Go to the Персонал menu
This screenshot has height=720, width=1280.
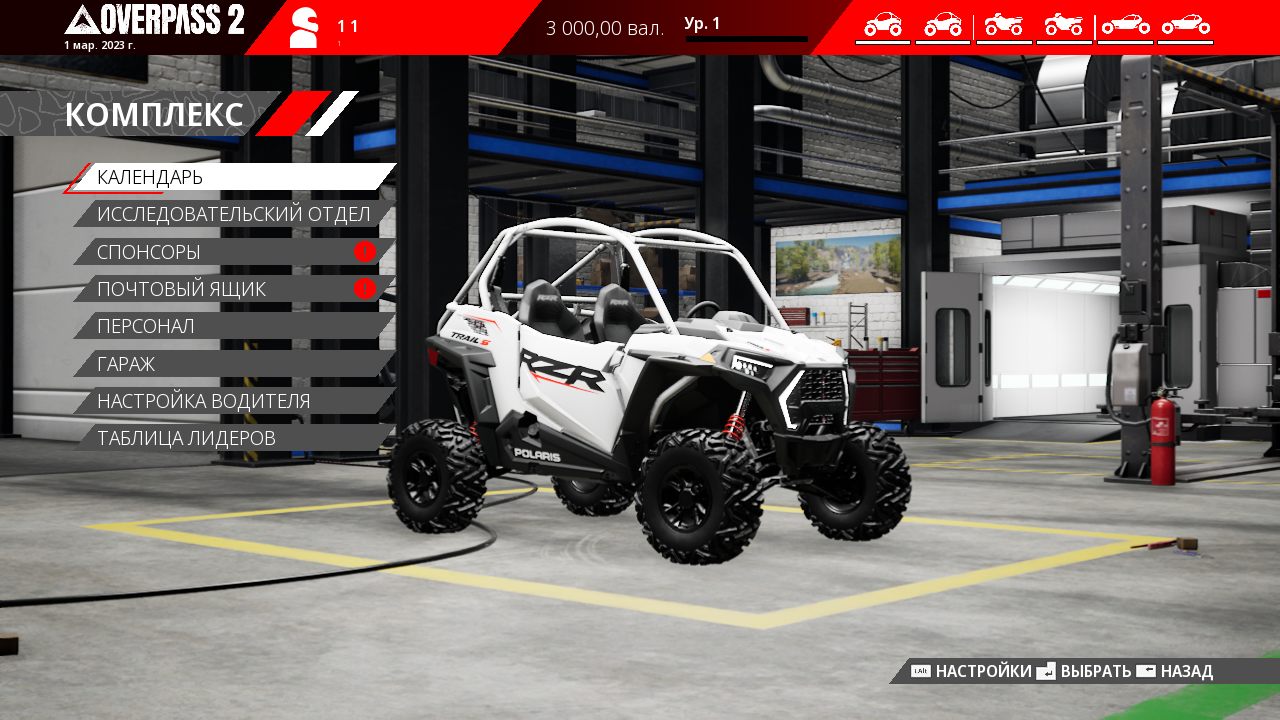[232, 326]
